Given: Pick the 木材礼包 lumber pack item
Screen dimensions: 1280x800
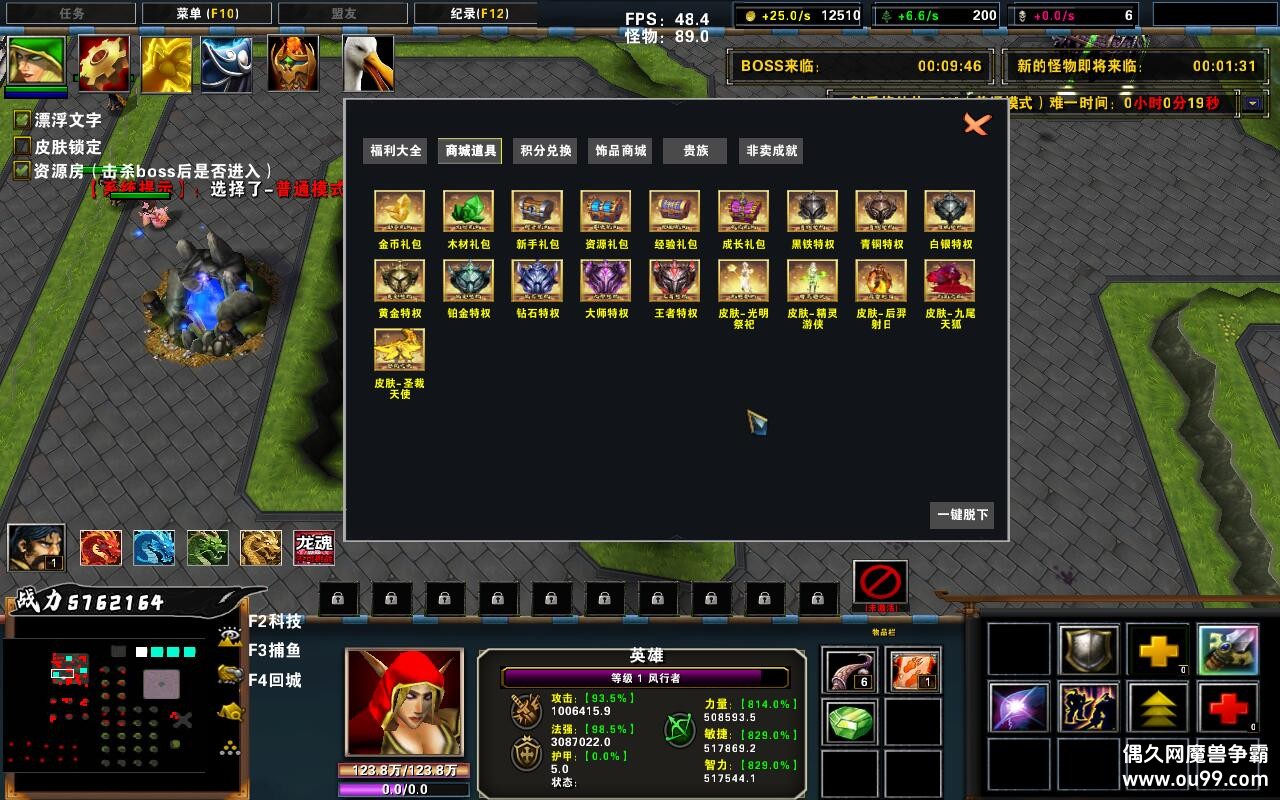Looking at the screenshot, I should pos(468,212).
